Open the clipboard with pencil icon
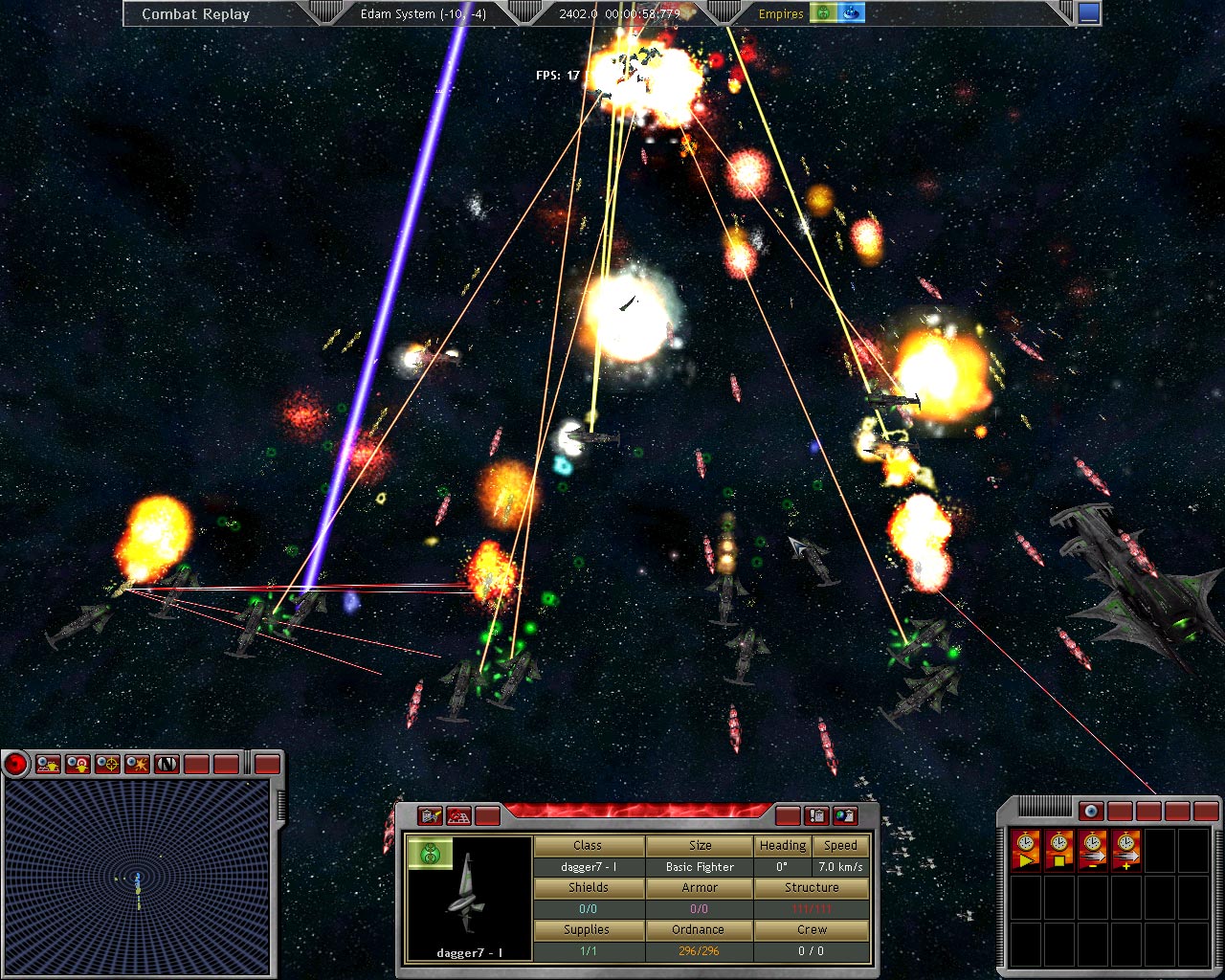Image resolution: width=1225 pixels, height=980 pixels. click(431, 815)
